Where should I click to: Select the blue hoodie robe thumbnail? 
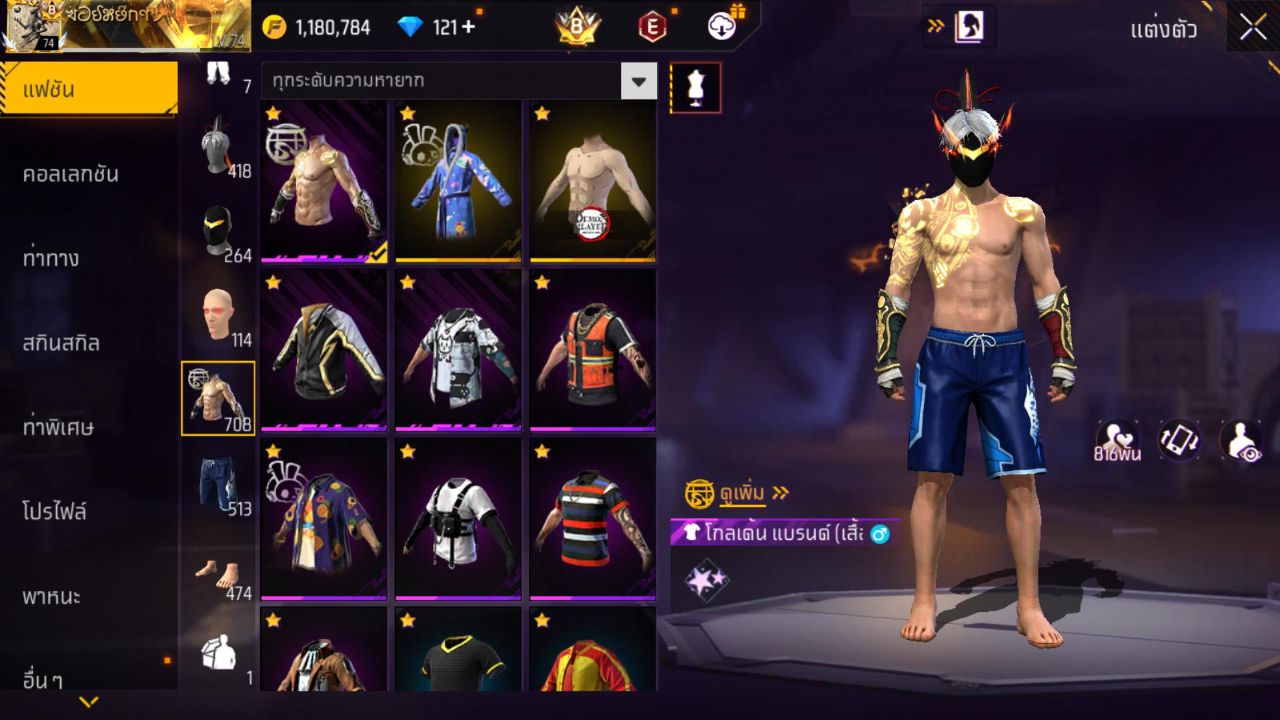click(x=456, y=180)
